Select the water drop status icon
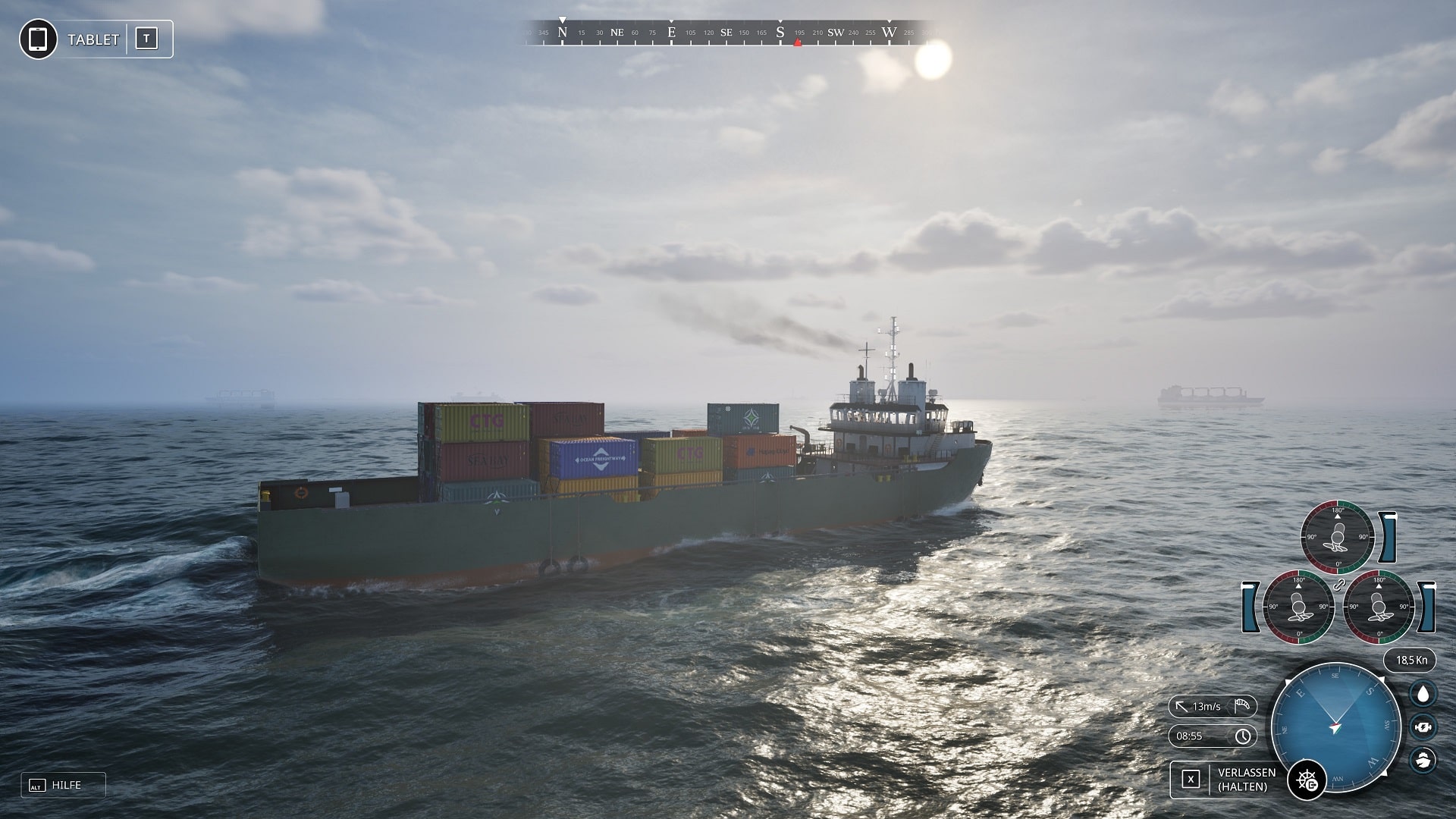This screenshot has height=819, width=1456. click(1423, 693)
